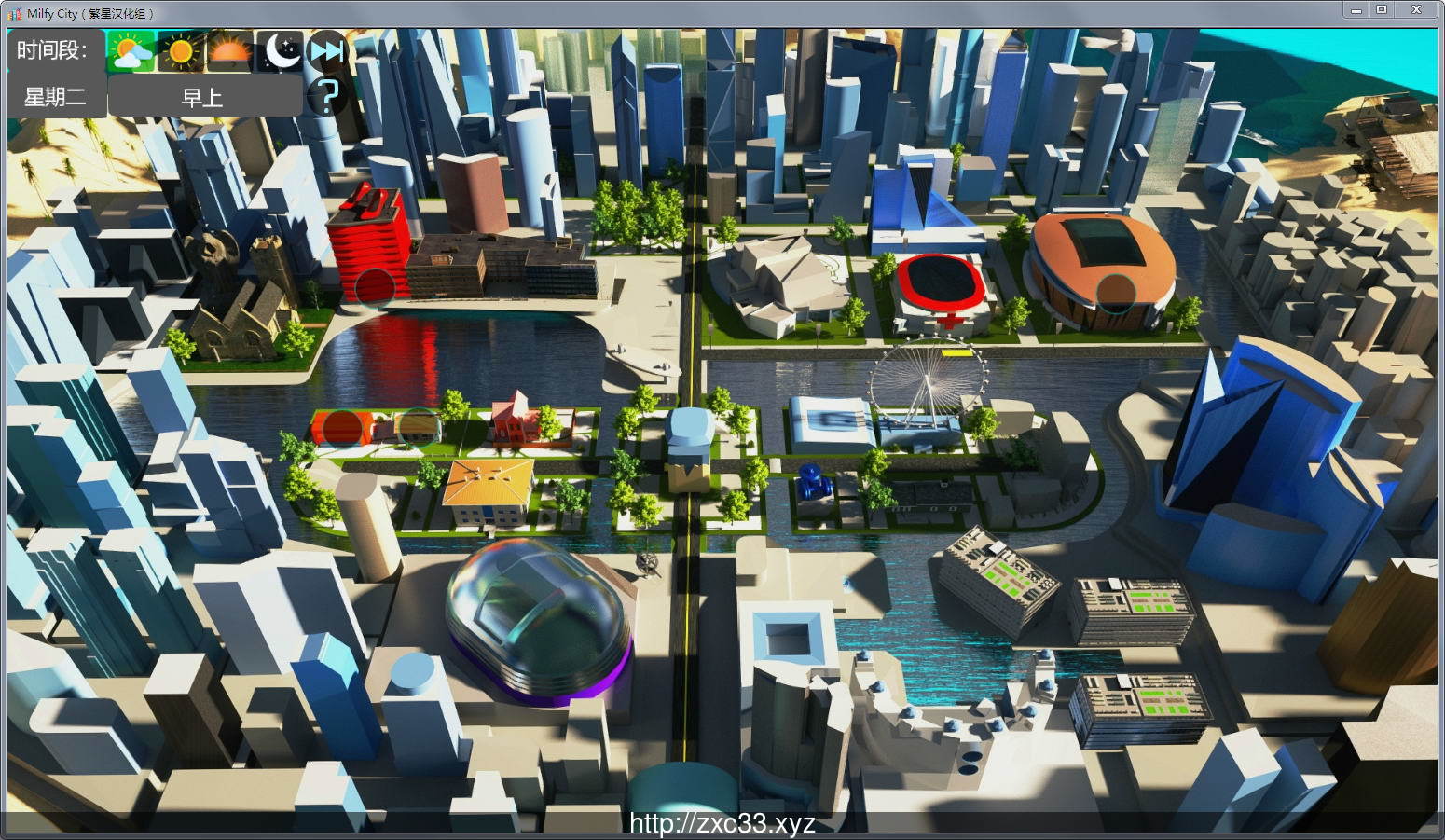The height and width of the screenshot is (840, 1445).
Task: Click the Milfy City title bar icon
Action: (x=14, y=11)
